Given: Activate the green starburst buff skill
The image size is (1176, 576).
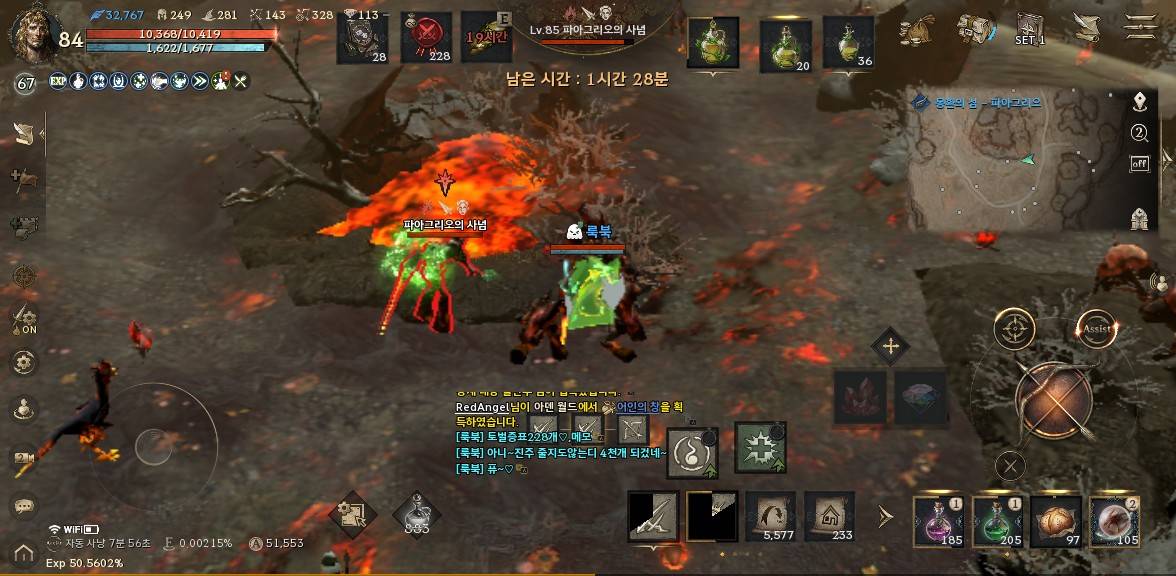Looking at the screenshot, I should click(760, 447).
